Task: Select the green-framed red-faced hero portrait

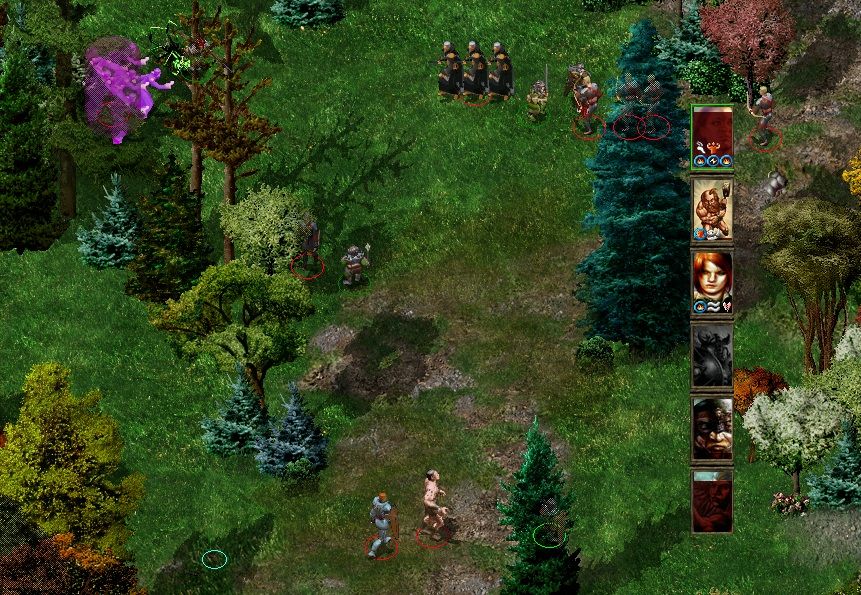Action: (x=712, y=135)
